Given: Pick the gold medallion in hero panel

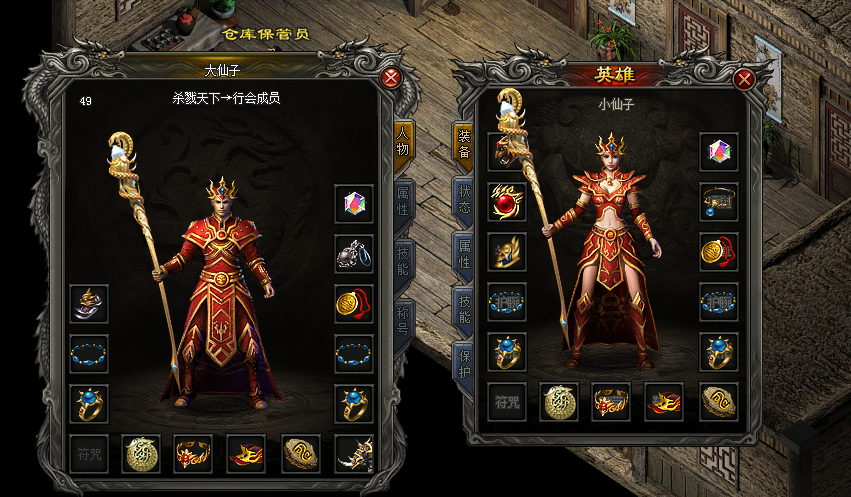Looking at the screenshot, I should [x=719, y=251].
